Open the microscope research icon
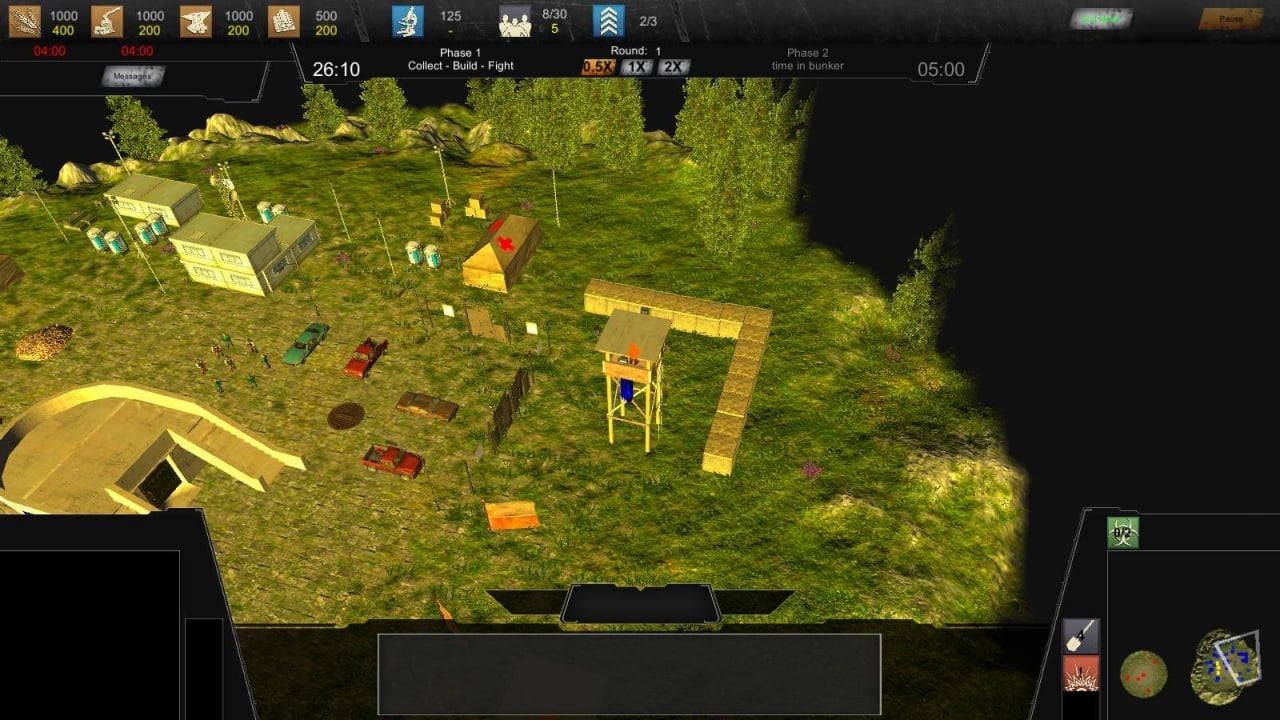 407,21
